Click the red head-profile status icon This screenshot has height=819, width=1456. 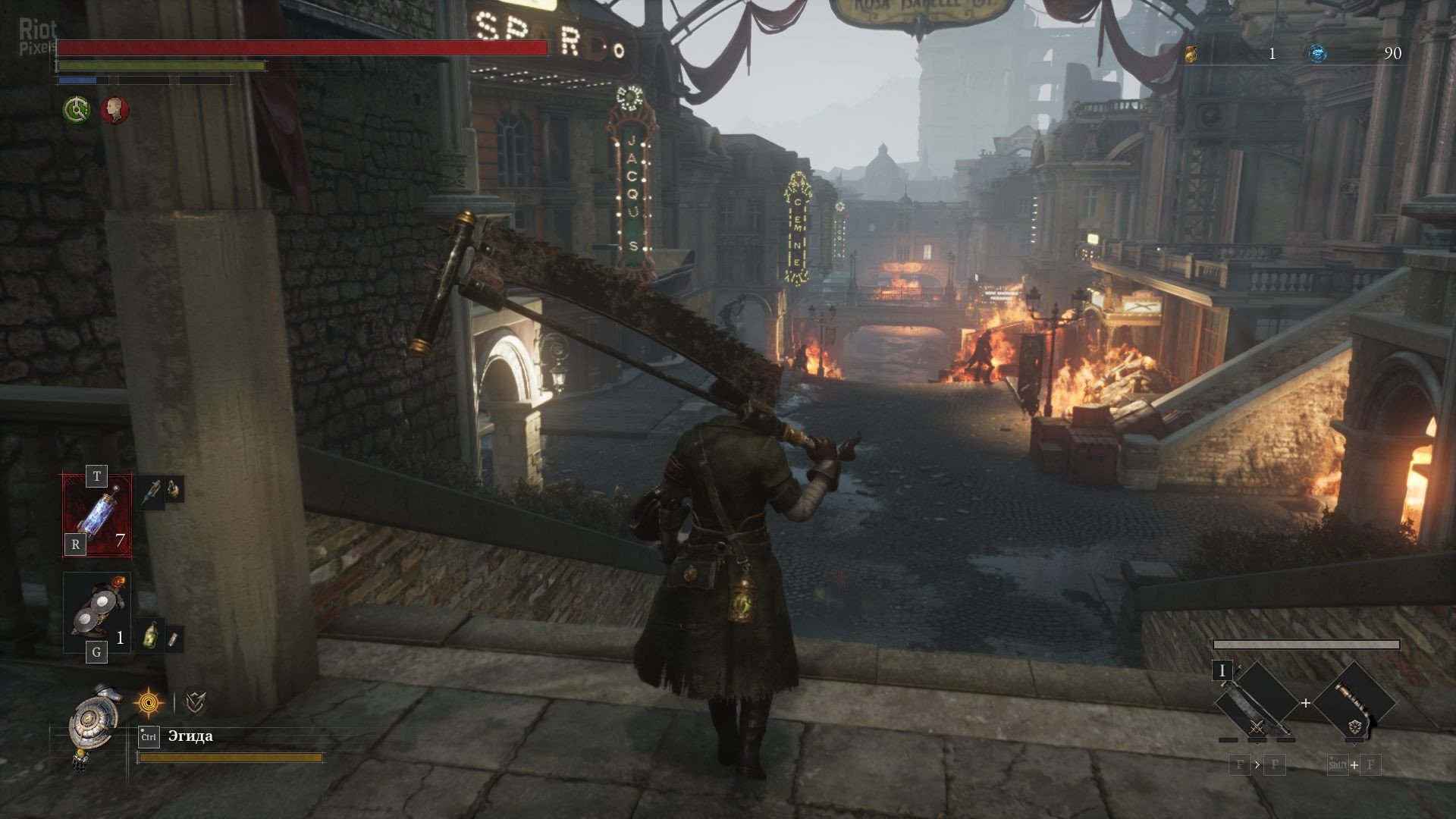pos(115,110)
